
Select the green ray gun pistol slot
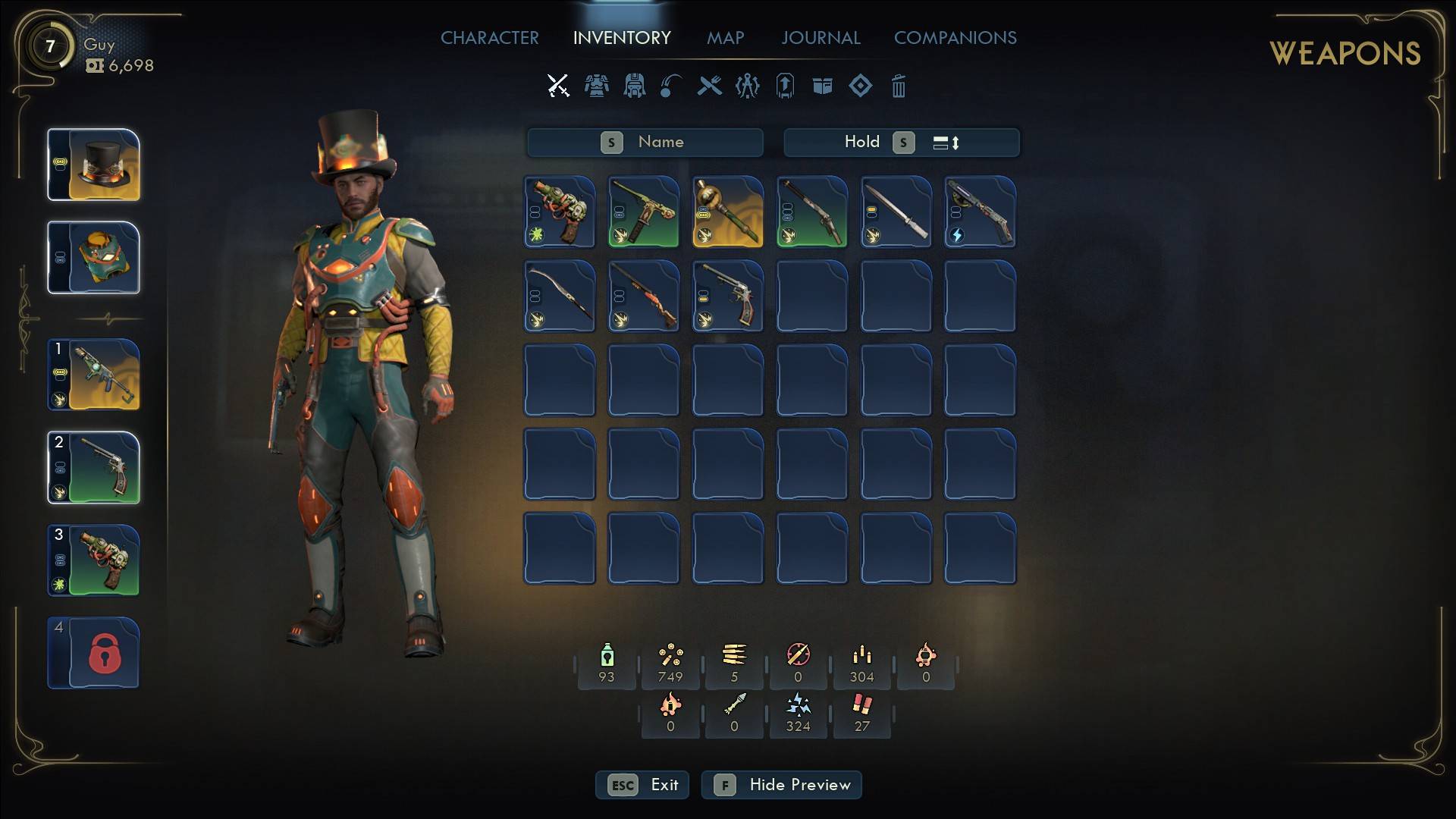560,212
